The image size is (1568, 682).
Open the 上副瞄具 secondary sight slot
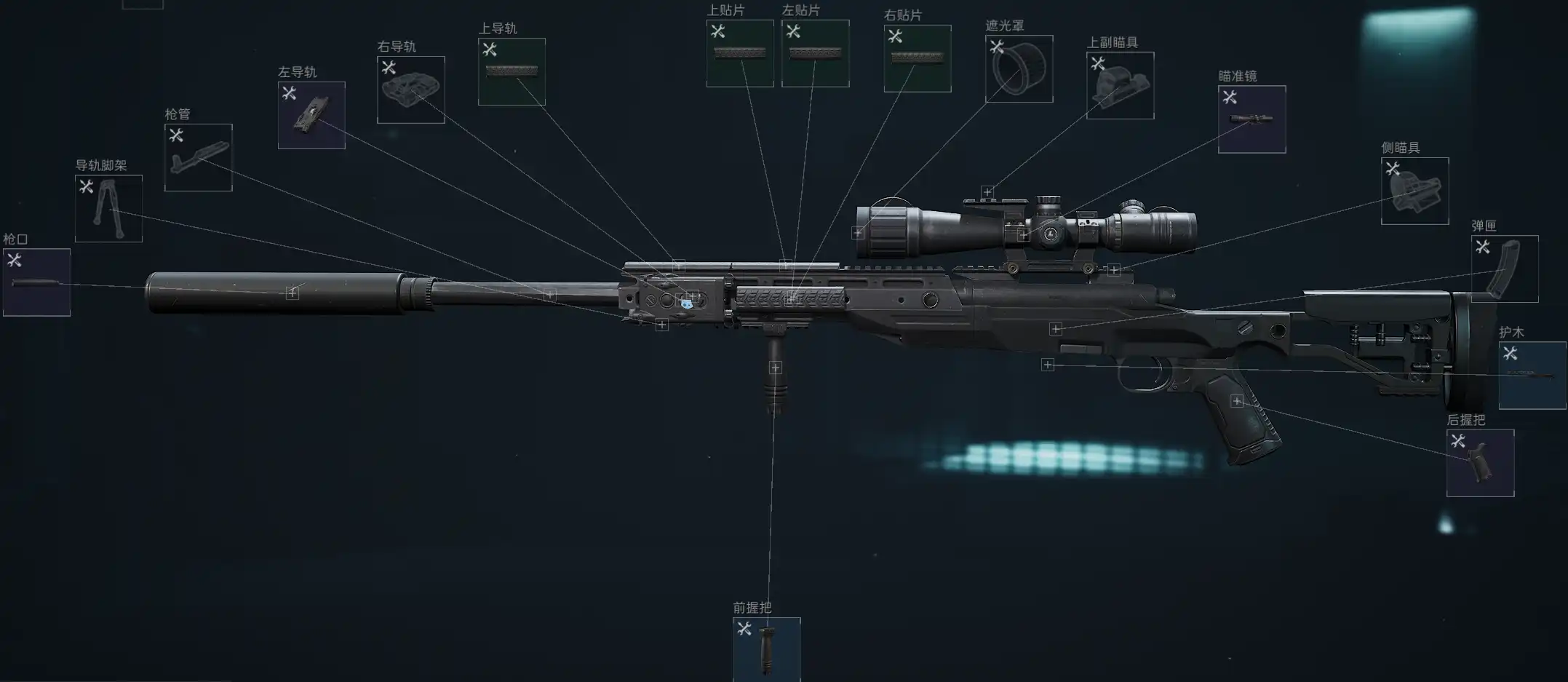[x=1120, y=86]
